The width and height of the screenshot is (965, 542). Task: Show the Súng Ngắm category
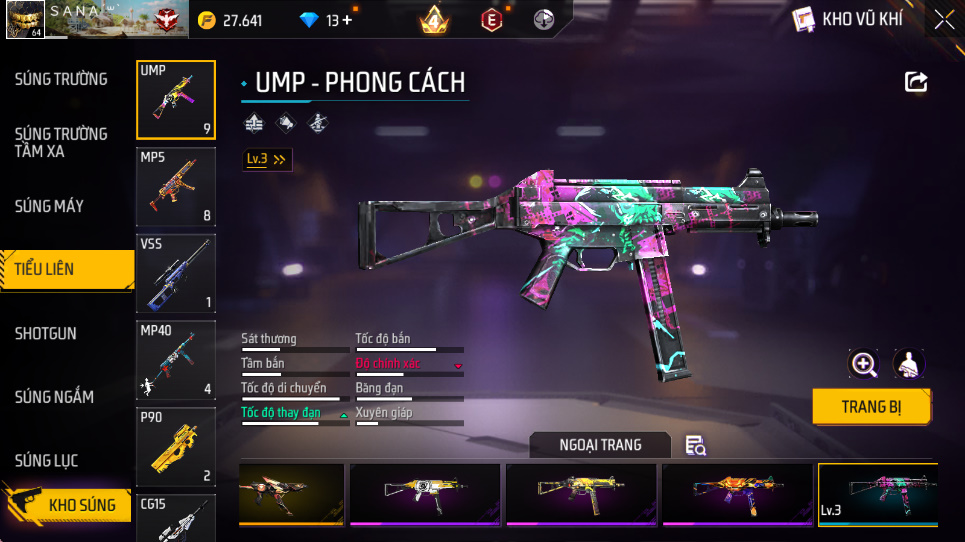coord(54,397)
